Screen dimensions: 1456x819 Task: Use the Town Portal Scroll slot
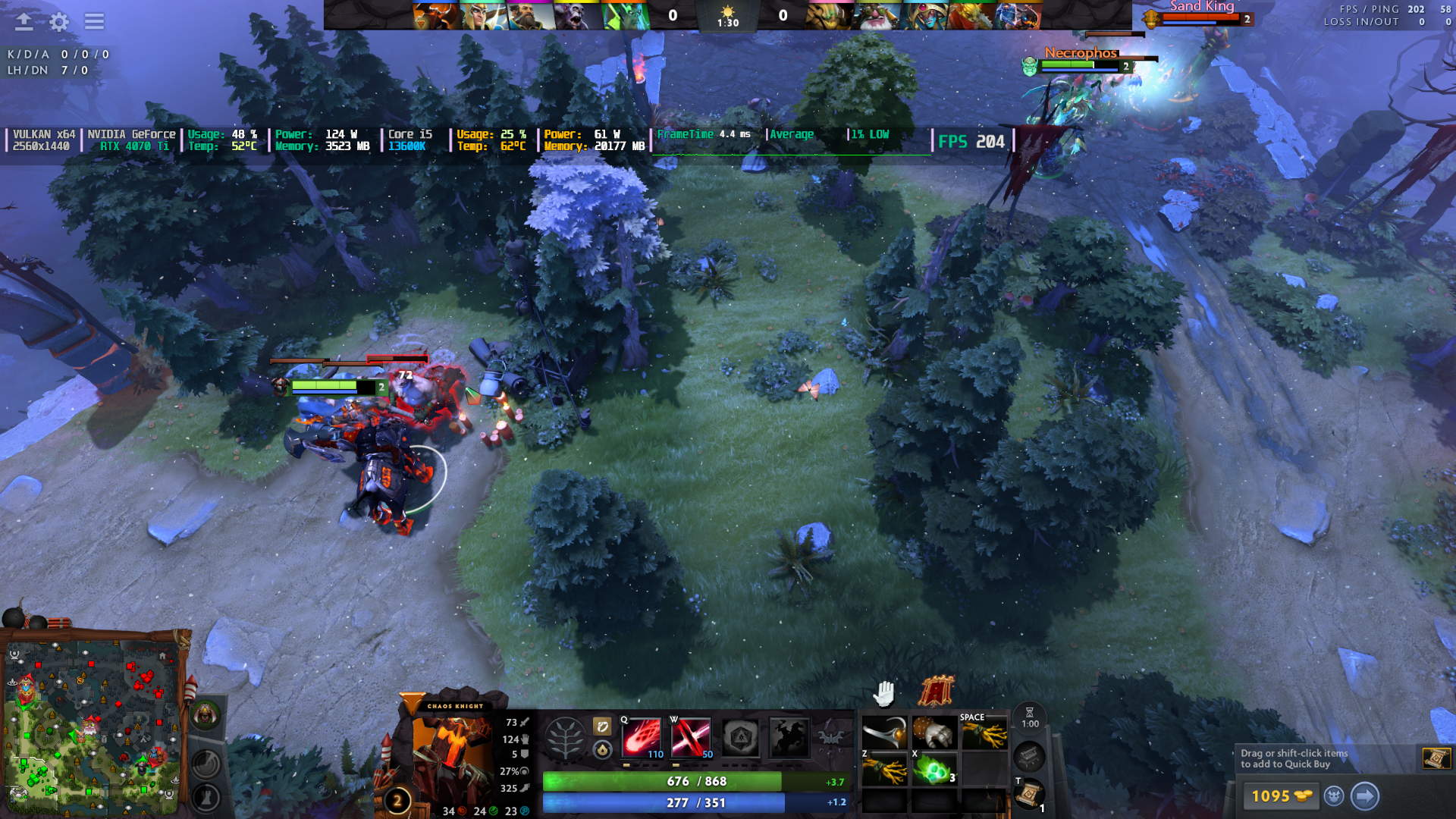click(1029, 794)
